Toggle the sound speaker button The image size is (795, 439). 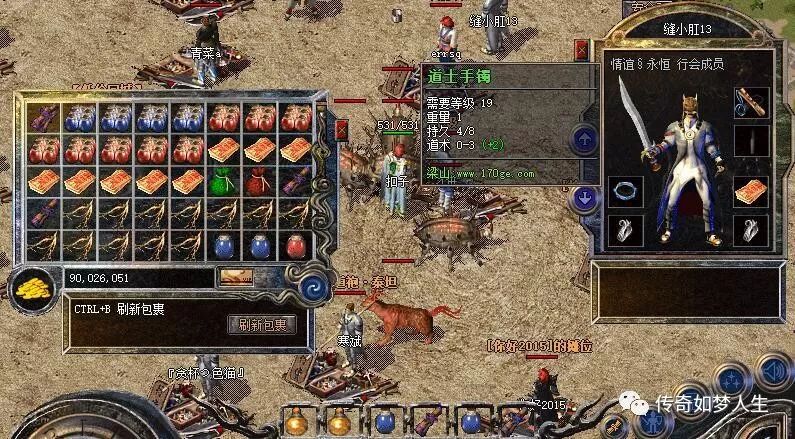(x=771, y=372)
